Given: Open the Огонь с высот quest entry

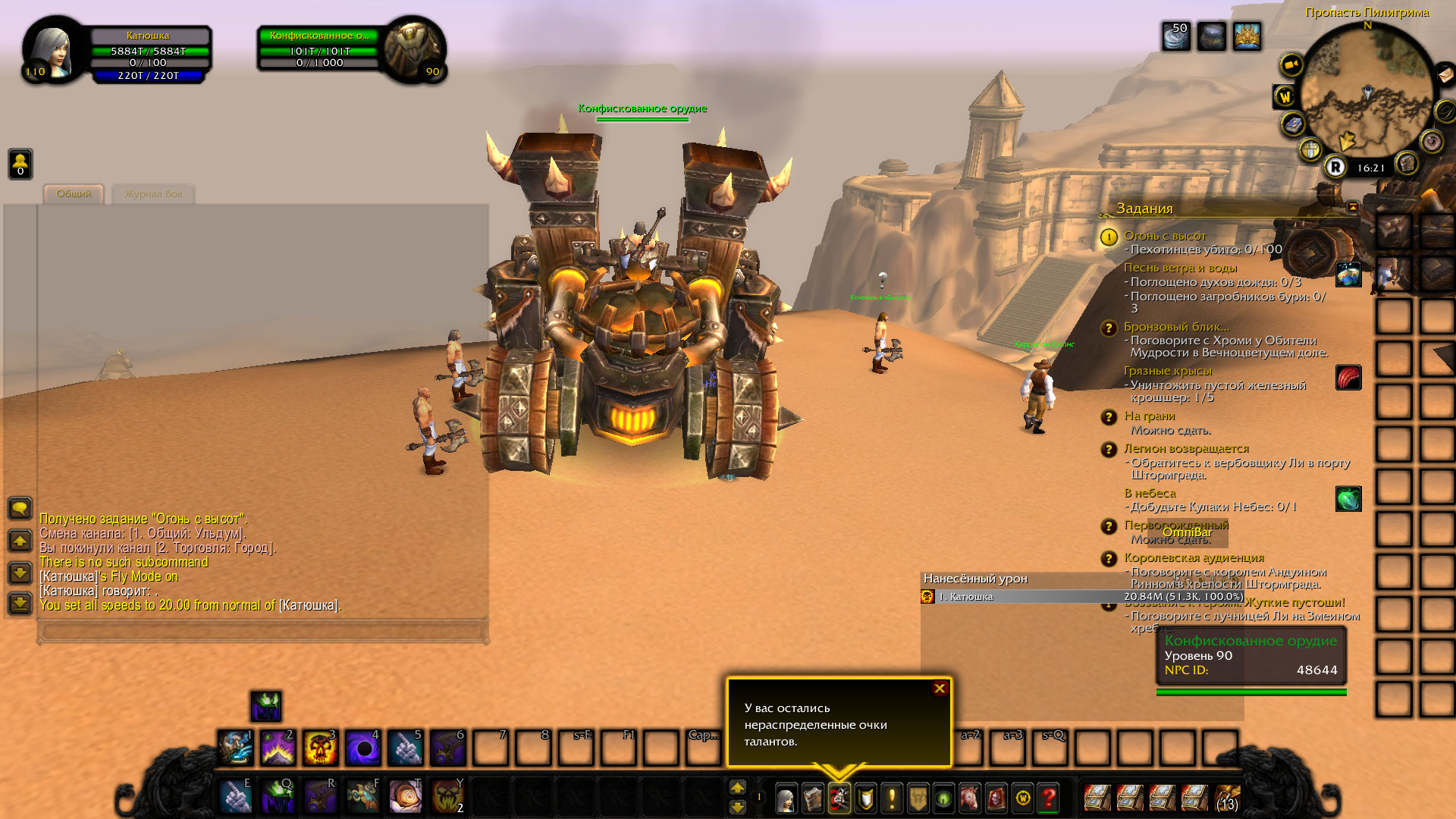Looking at the screenshot, I should tap(1165, 236).
